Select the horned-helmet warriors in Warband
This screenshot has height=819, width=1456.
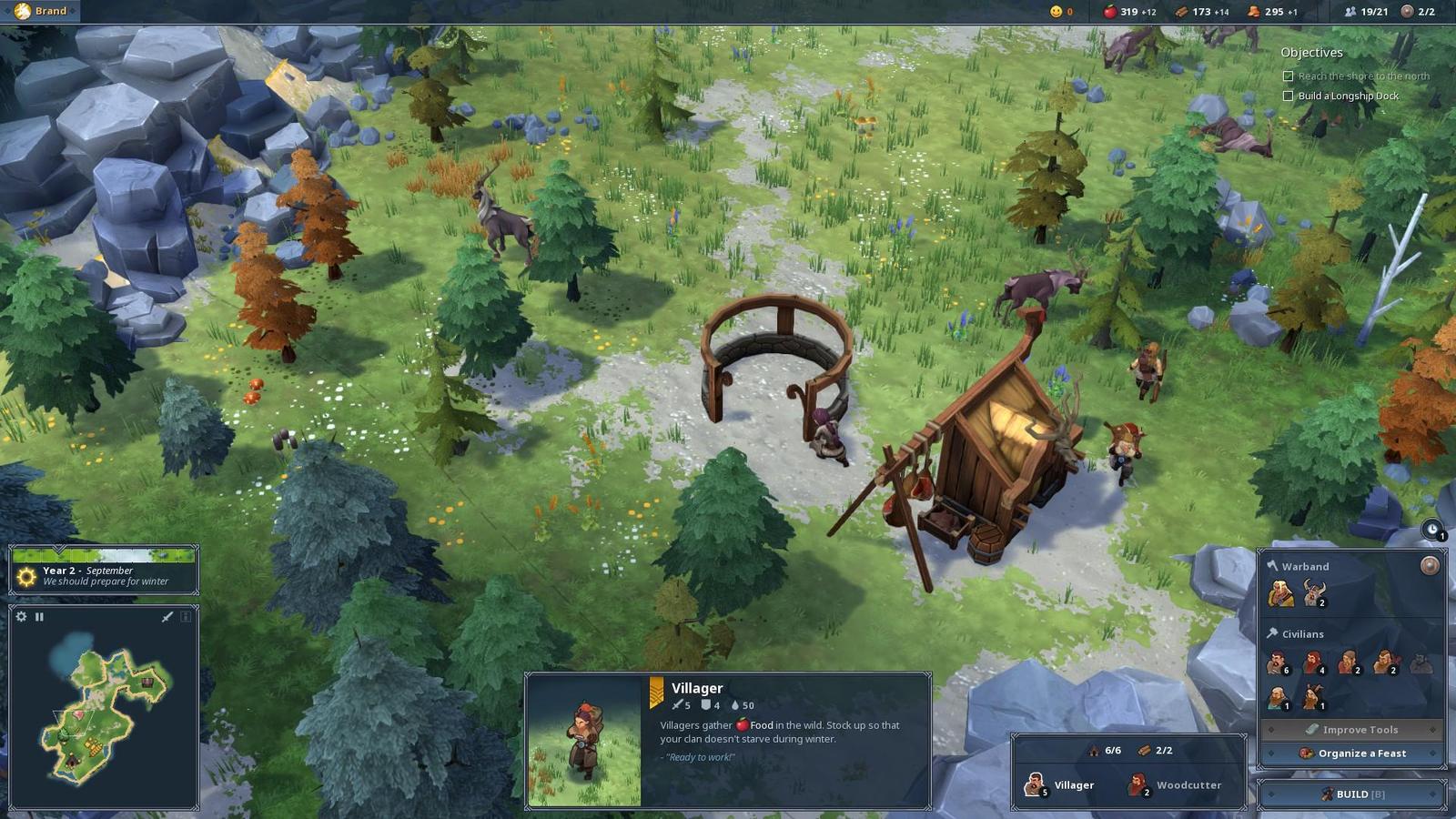pos(1313,594)
